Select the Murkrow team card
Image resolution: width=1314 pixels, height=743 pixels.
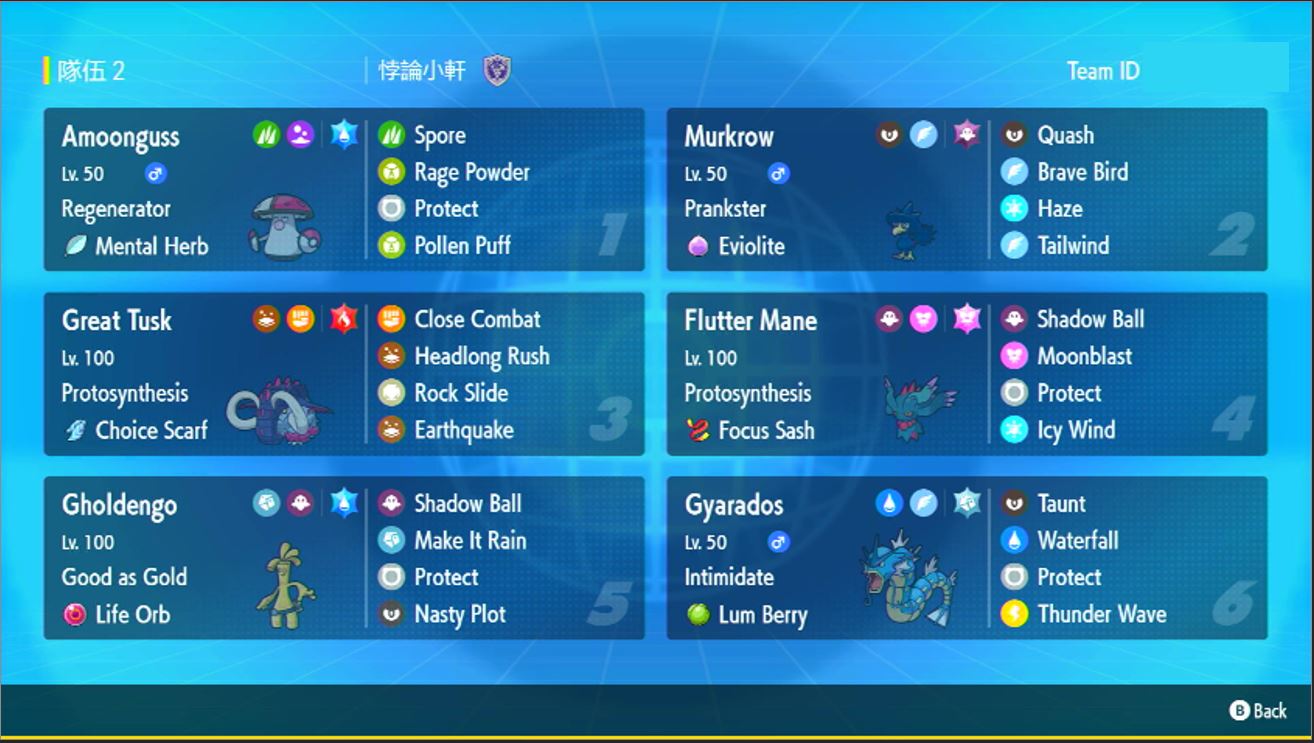pos(966,189)
